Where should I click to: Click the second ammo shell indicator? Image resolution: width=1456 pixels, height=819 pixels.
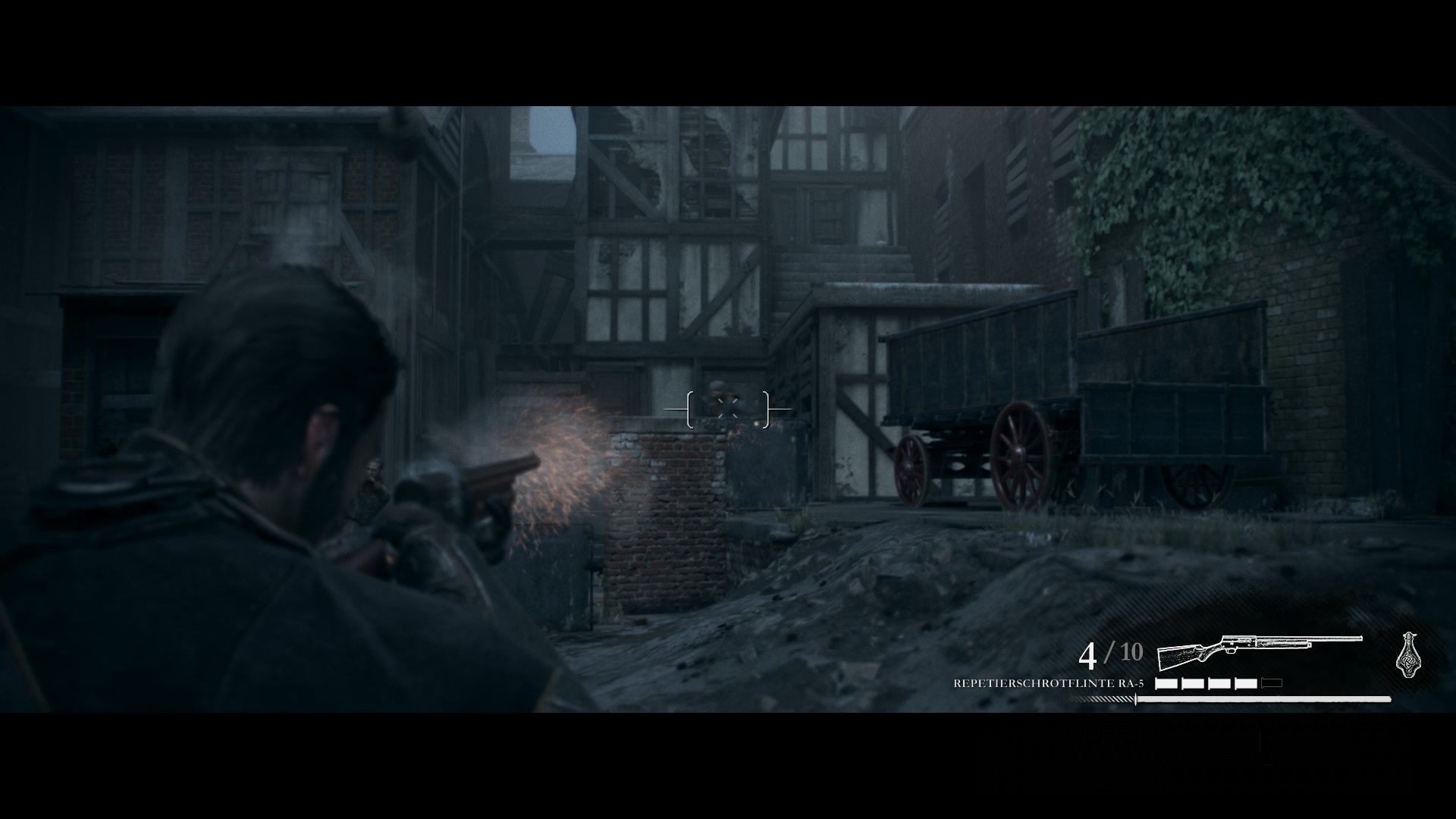pyautogui.click(x=1193, y=682)
